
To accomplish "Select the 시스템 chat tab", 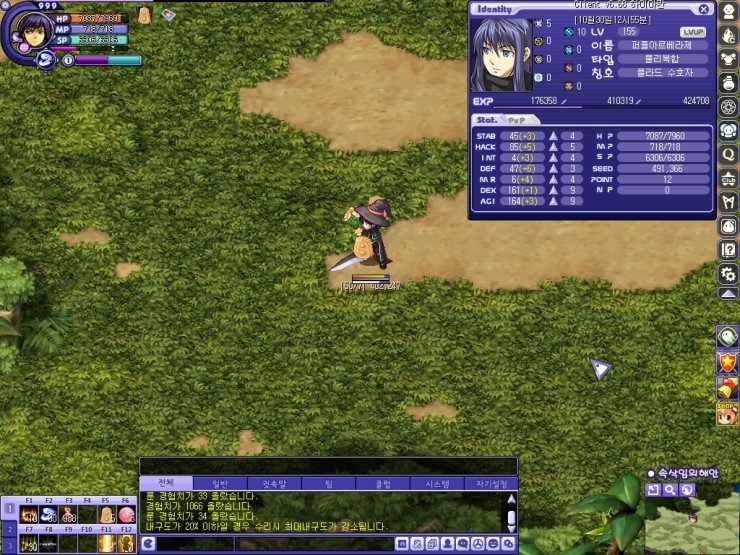I will (437, 483).
